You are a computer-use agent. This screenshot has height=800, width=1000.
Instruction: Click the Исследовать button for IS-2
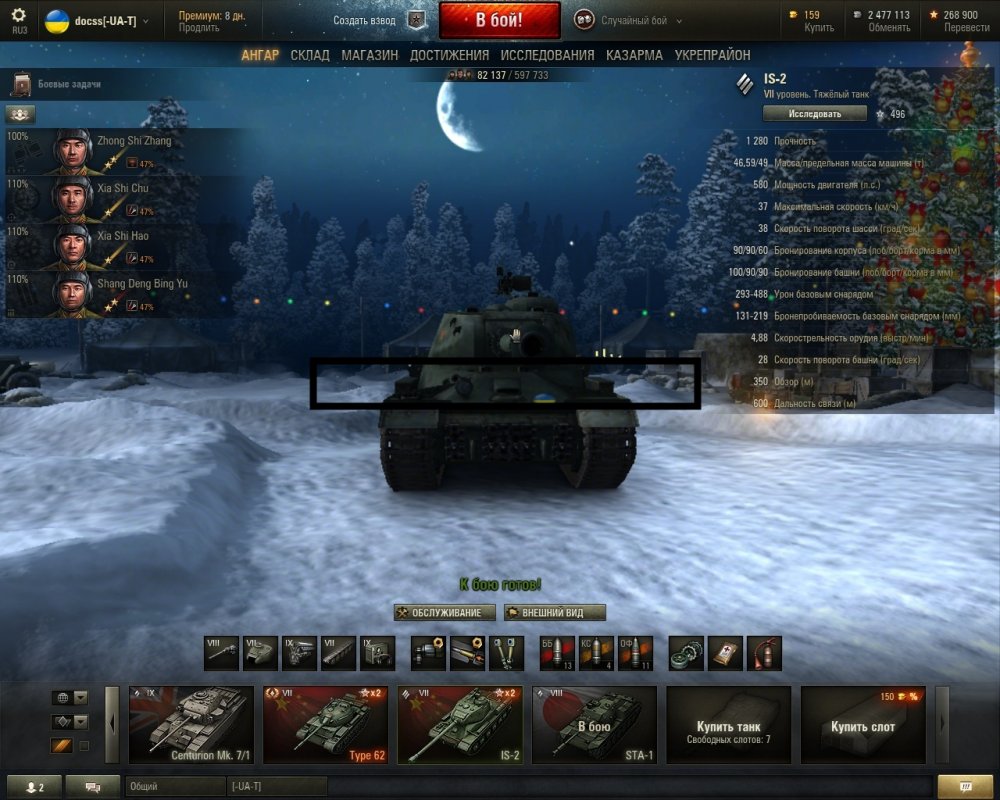tap(814, 114)
